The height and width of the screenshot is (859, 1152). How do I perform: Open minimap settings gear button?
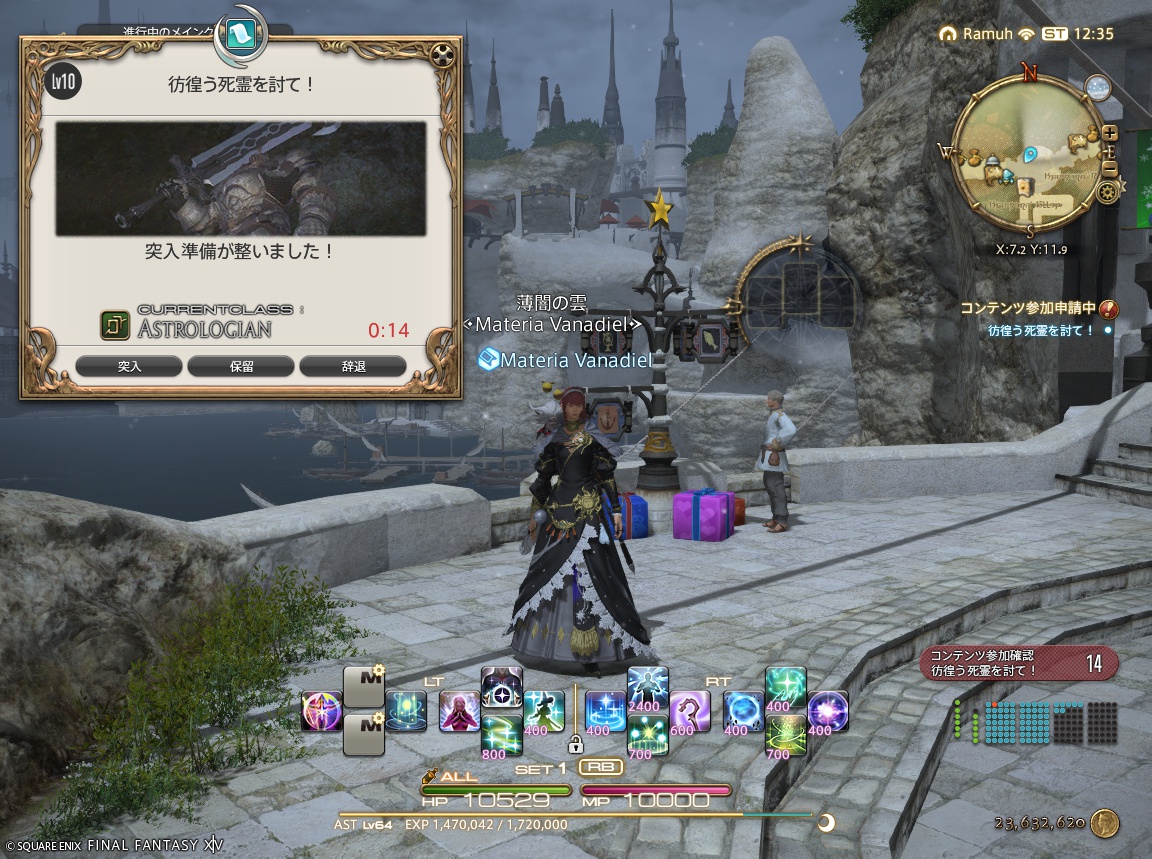1107,190
